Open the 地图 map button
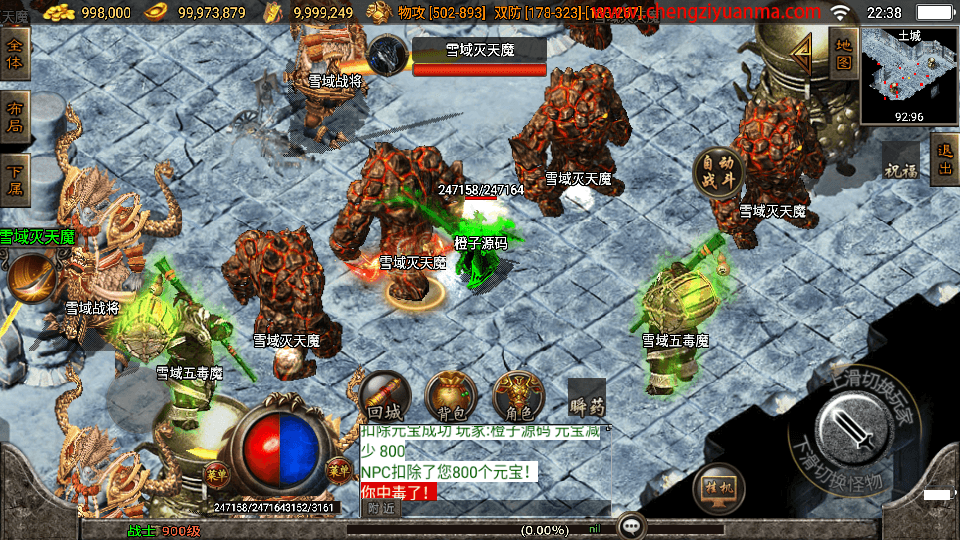The width and height of the screenshot is (960, 540). click(843, 54)
